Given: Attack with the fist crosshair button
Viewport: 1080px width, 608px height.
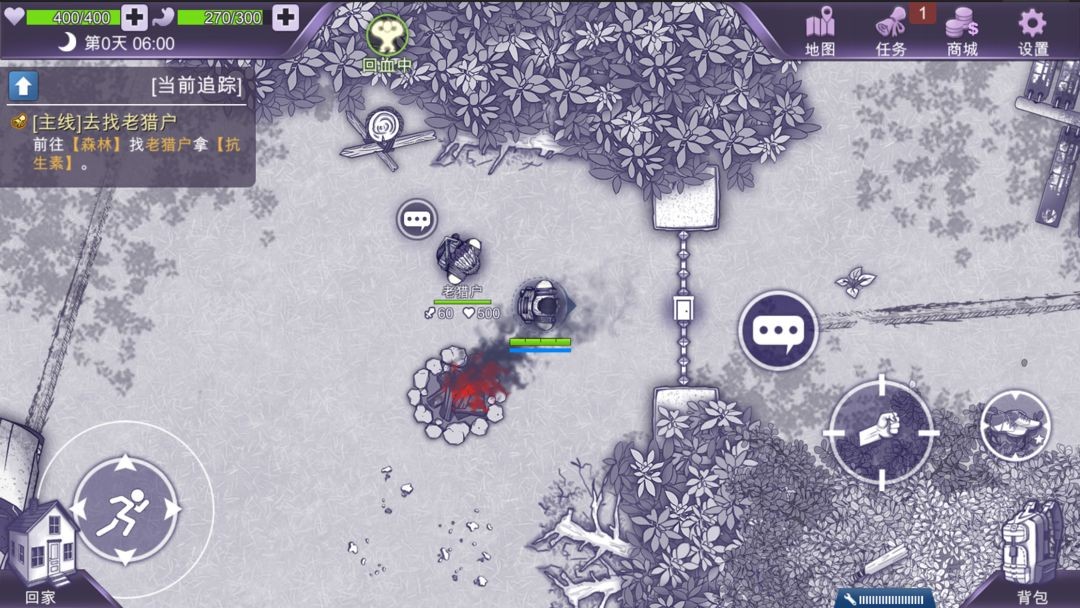Looking at the screenshot, I should click(881, 430).
